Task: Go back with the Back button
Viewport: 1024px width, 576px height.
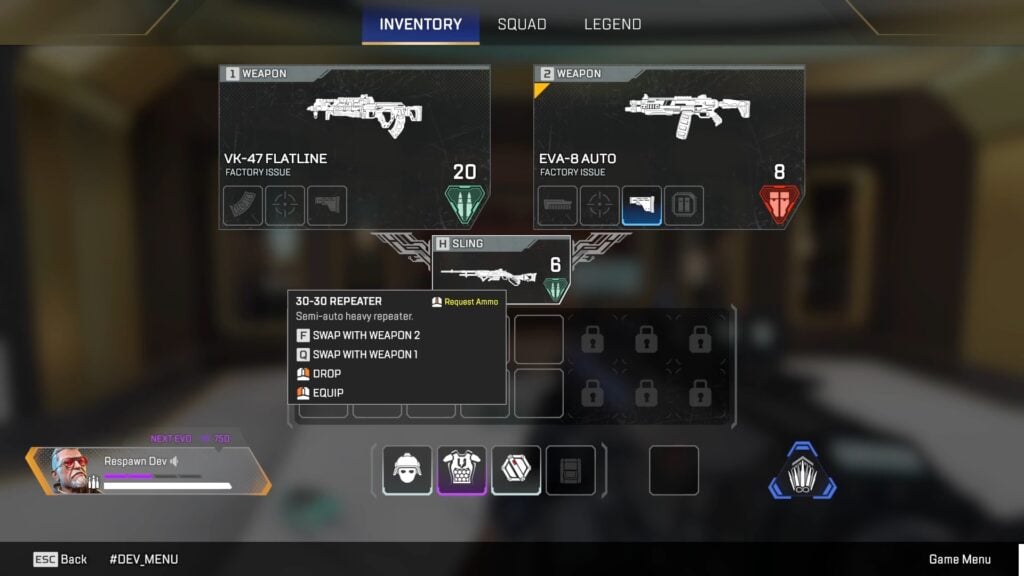Action: click(x=60, y=559)
